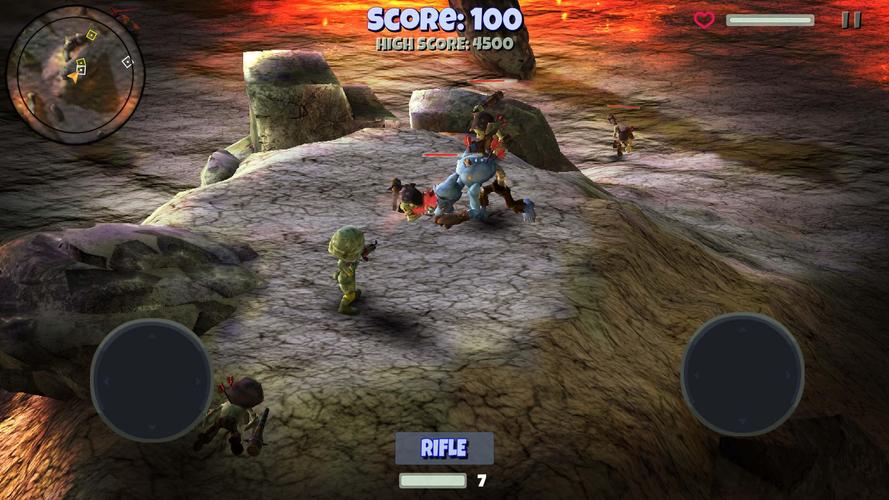Tap the right aiming joystick pad
The height and width of the screenshot is (500, 889).
pyautogui.click(x=742, y=374)
